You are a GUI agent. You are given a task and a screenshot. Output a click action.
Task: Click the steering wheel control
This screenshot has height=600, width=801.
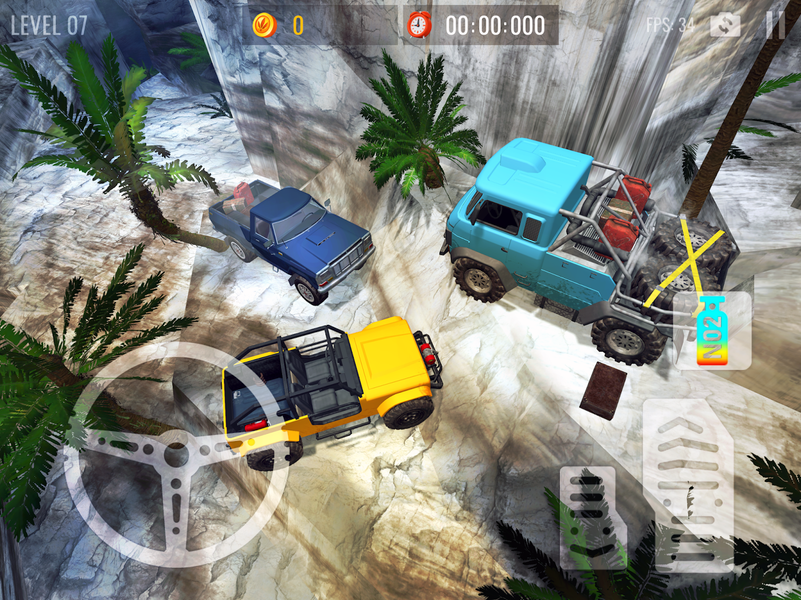(x=175, y=455)
